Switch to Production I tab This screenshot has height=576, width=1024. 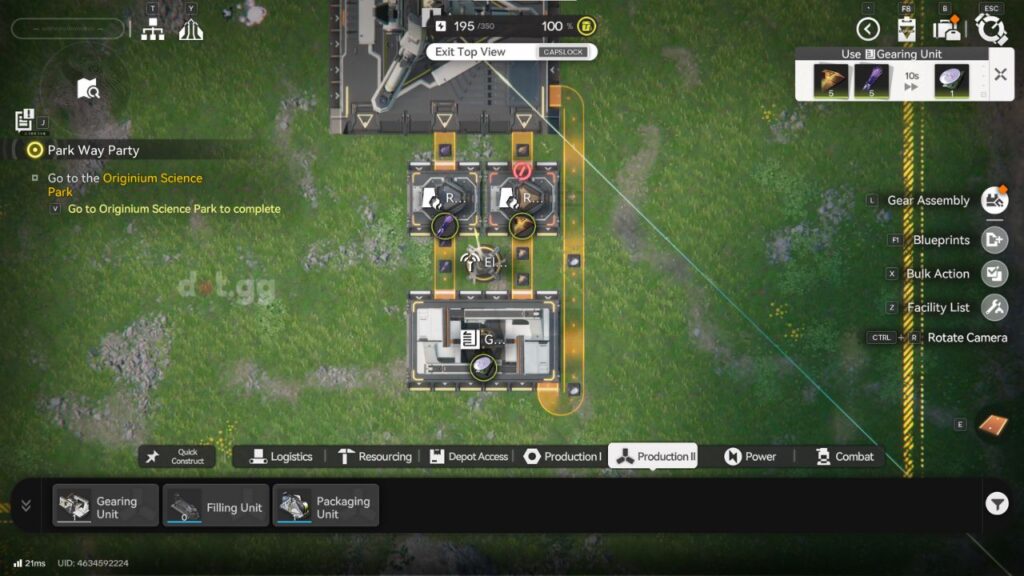562,457
